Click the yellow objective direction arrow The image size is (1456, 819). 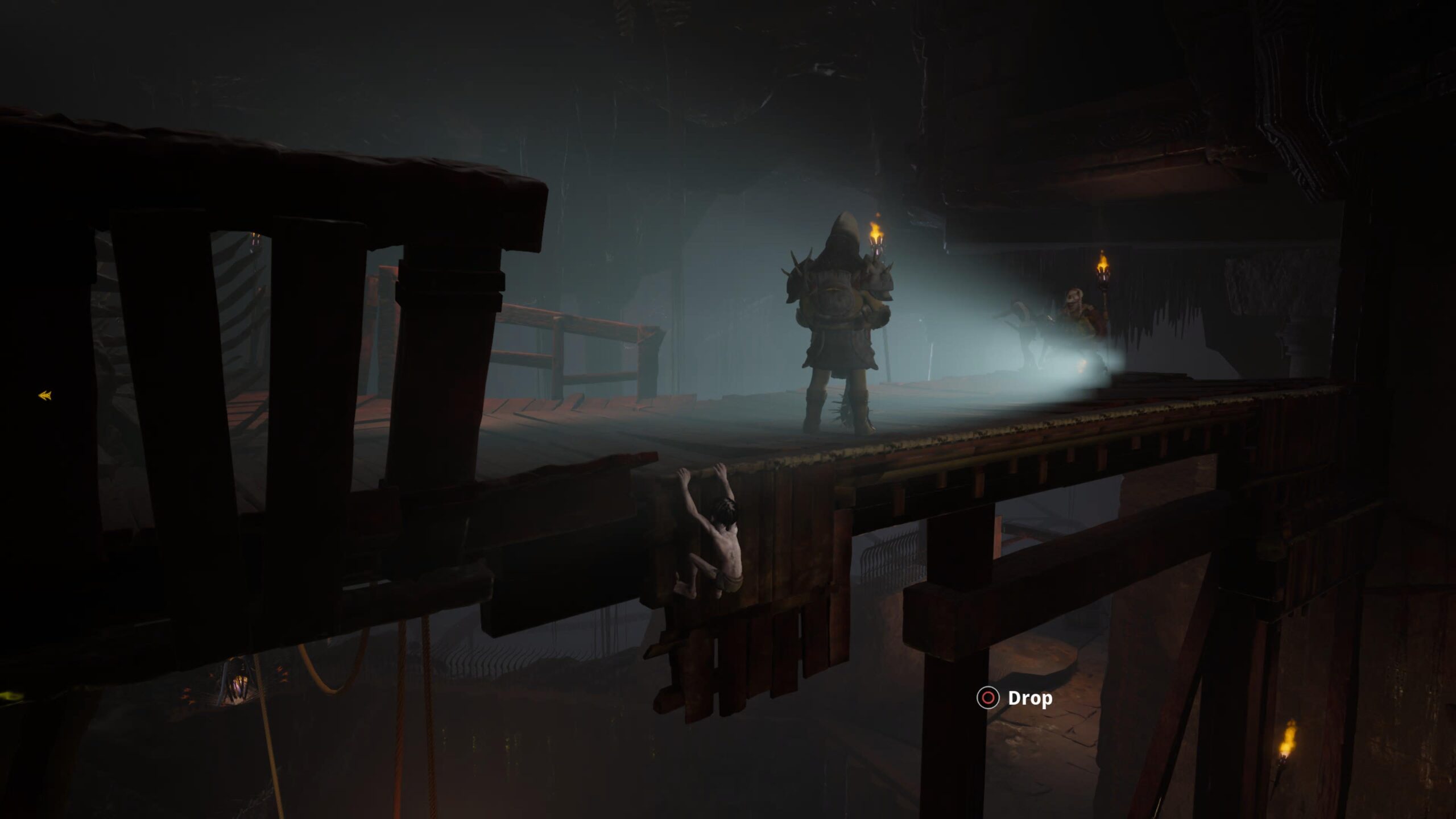45,395
